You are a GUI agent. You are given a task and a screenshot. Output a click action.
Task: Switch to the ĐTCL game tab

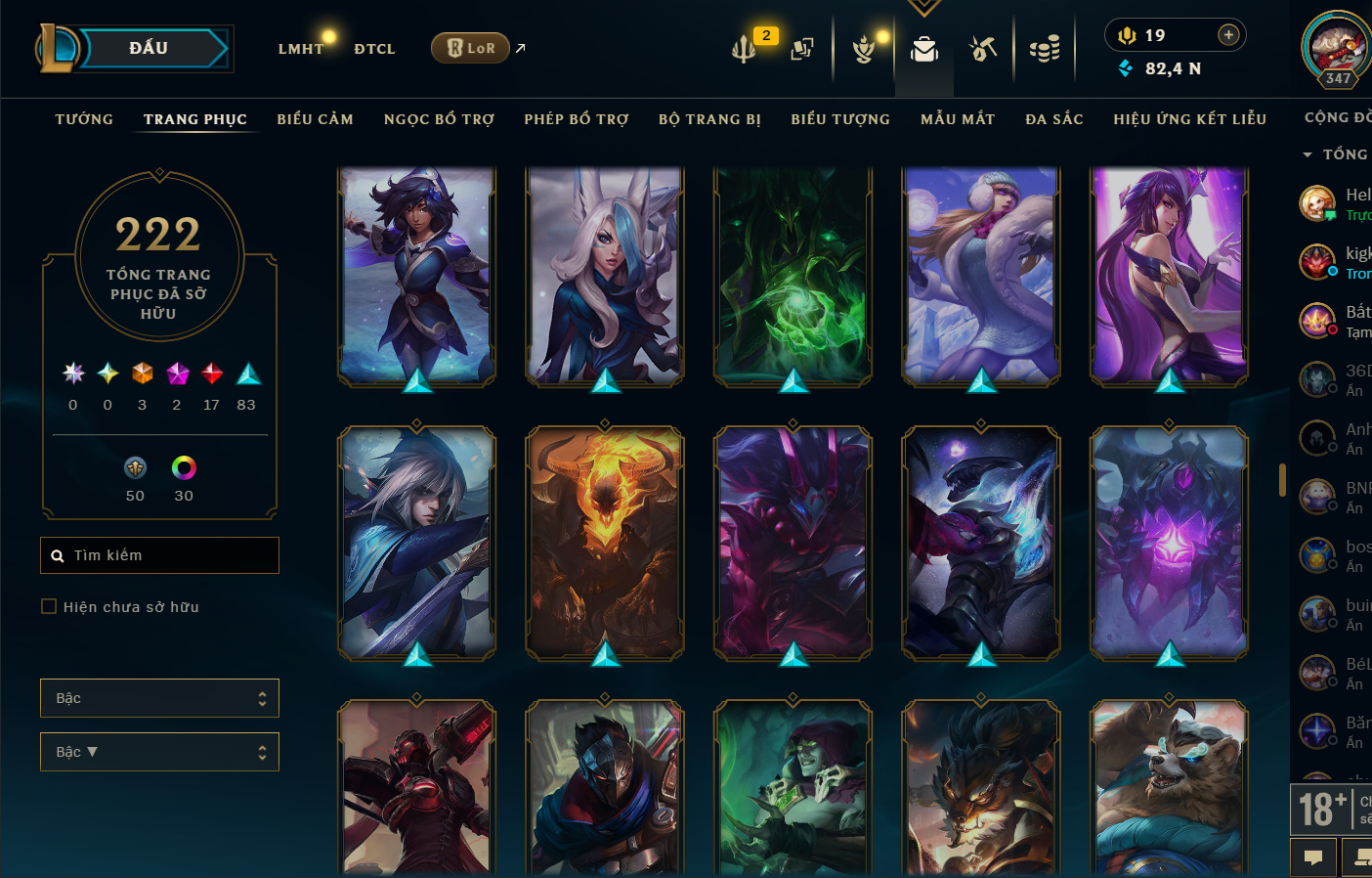(374, 49)
